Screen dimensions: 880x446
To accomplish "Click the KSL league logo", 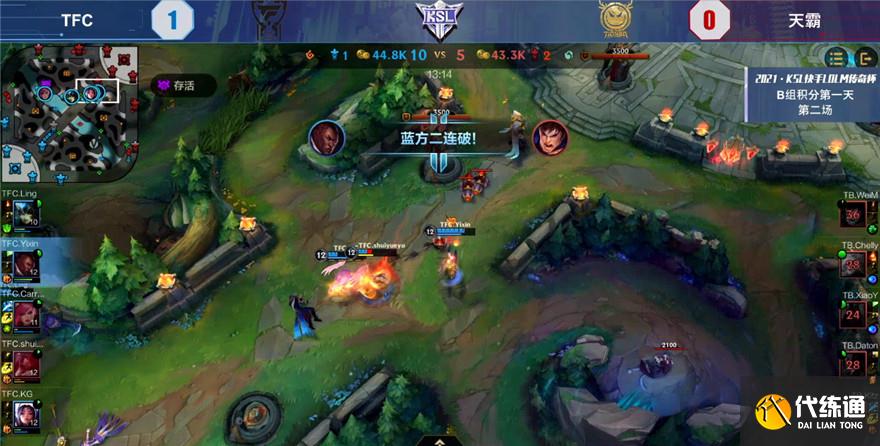I will pyautogui.click(x=439, y=20).
